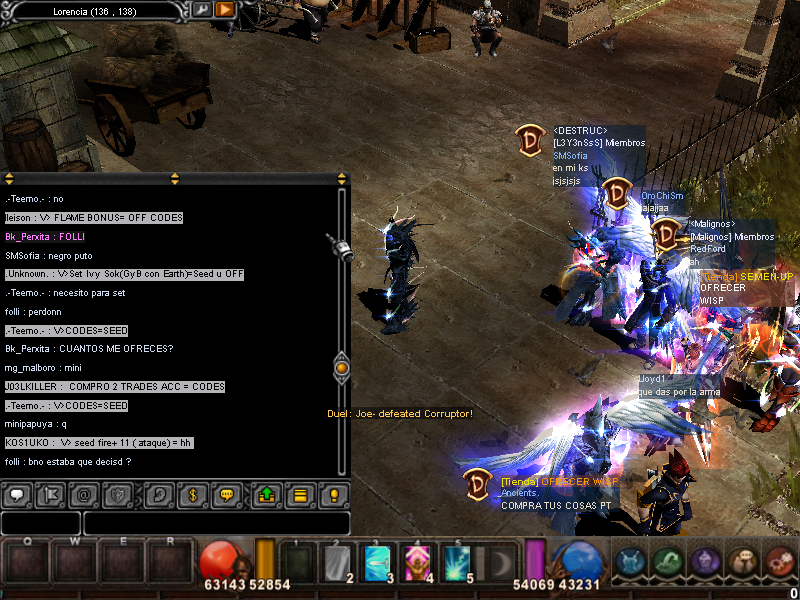
Task: Open the yellow lines chat size button
Action: 299,494
